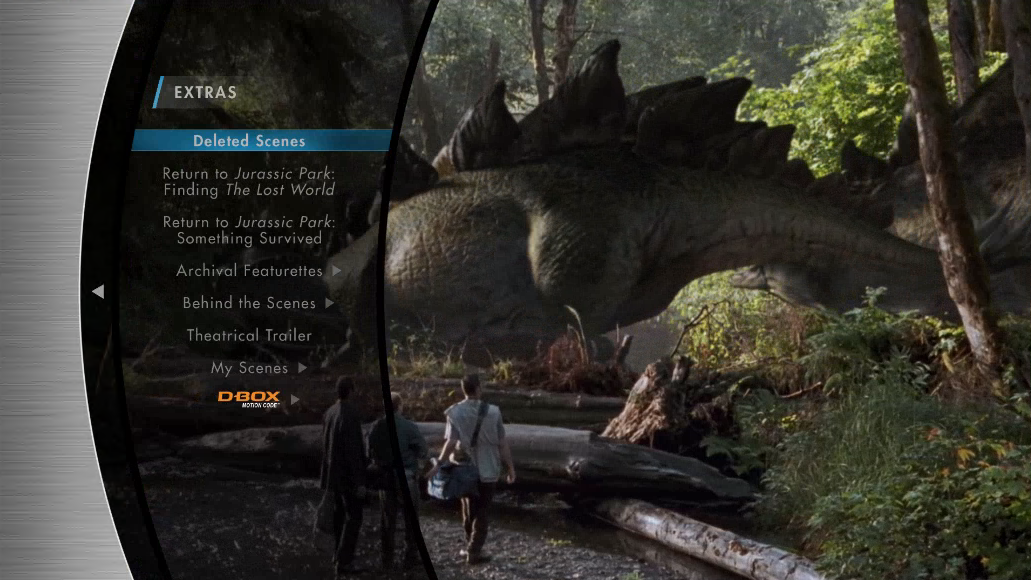
Task: Select the Theatrical Trailer
Action: pos(249,336)
